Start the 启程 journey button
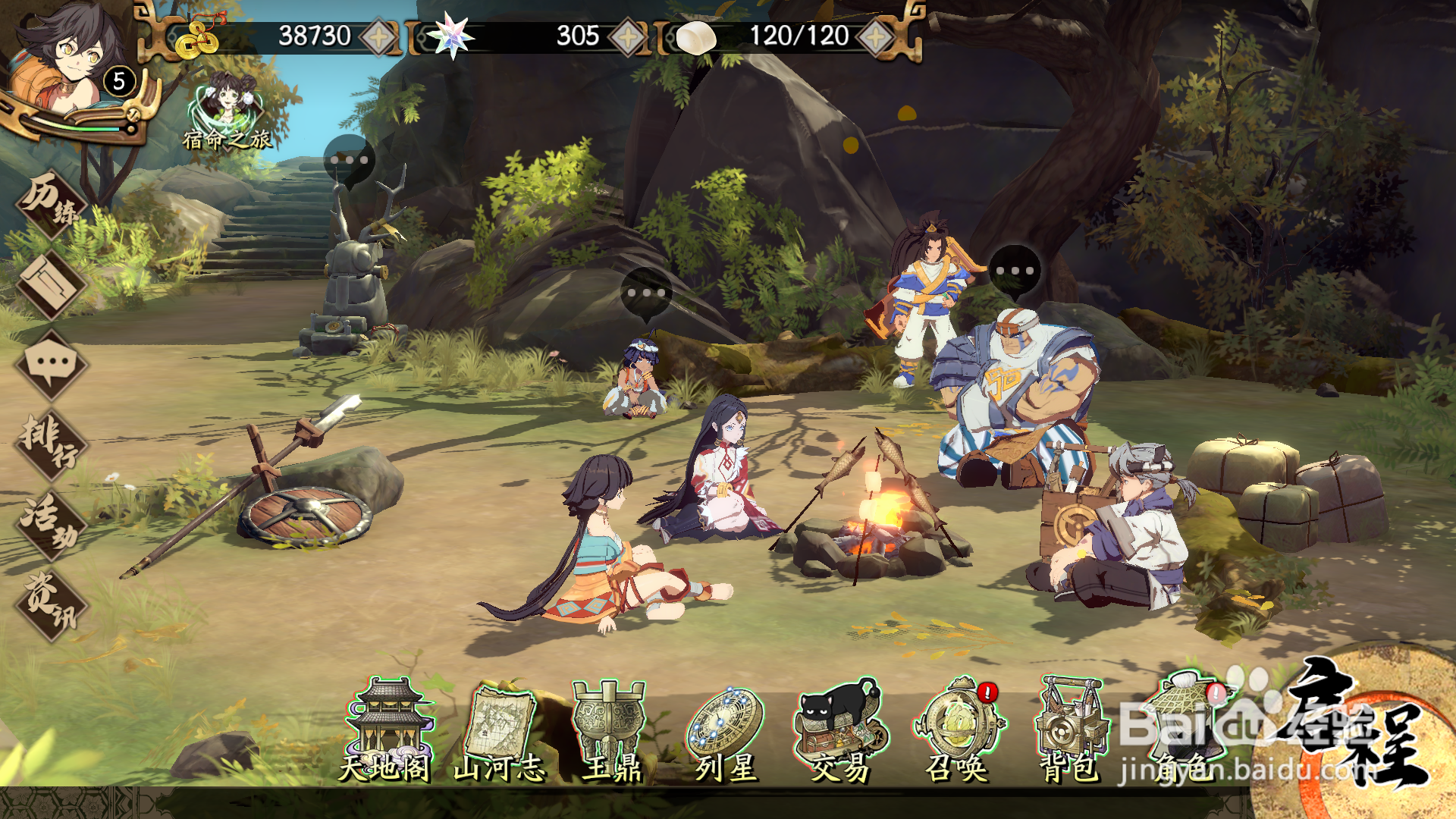Viewport: 1456px width, 819px height. pyautogui.click(x=1357, y=728)
